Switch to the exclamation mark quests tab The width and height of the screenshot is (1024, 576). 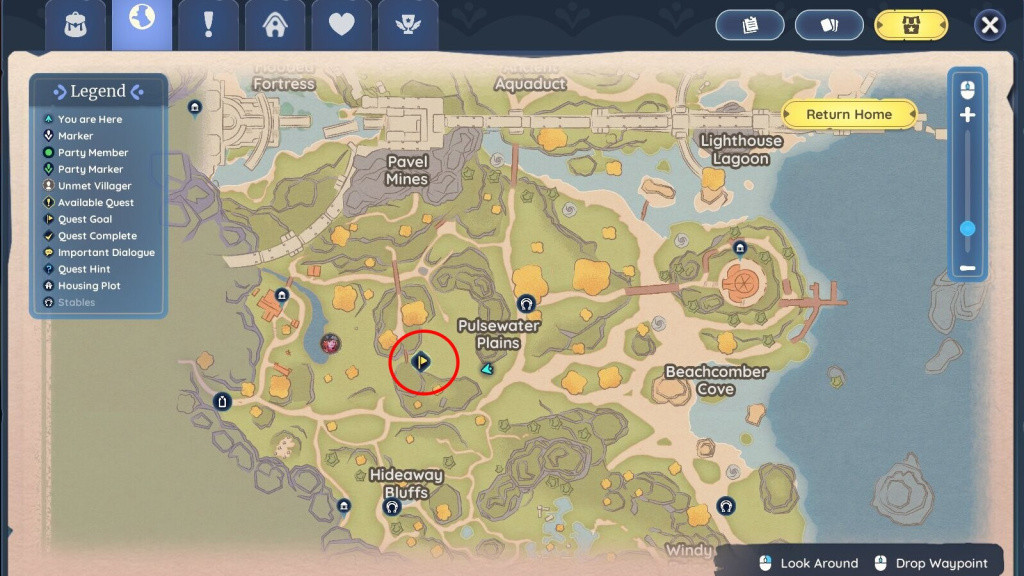pos(208,25)
